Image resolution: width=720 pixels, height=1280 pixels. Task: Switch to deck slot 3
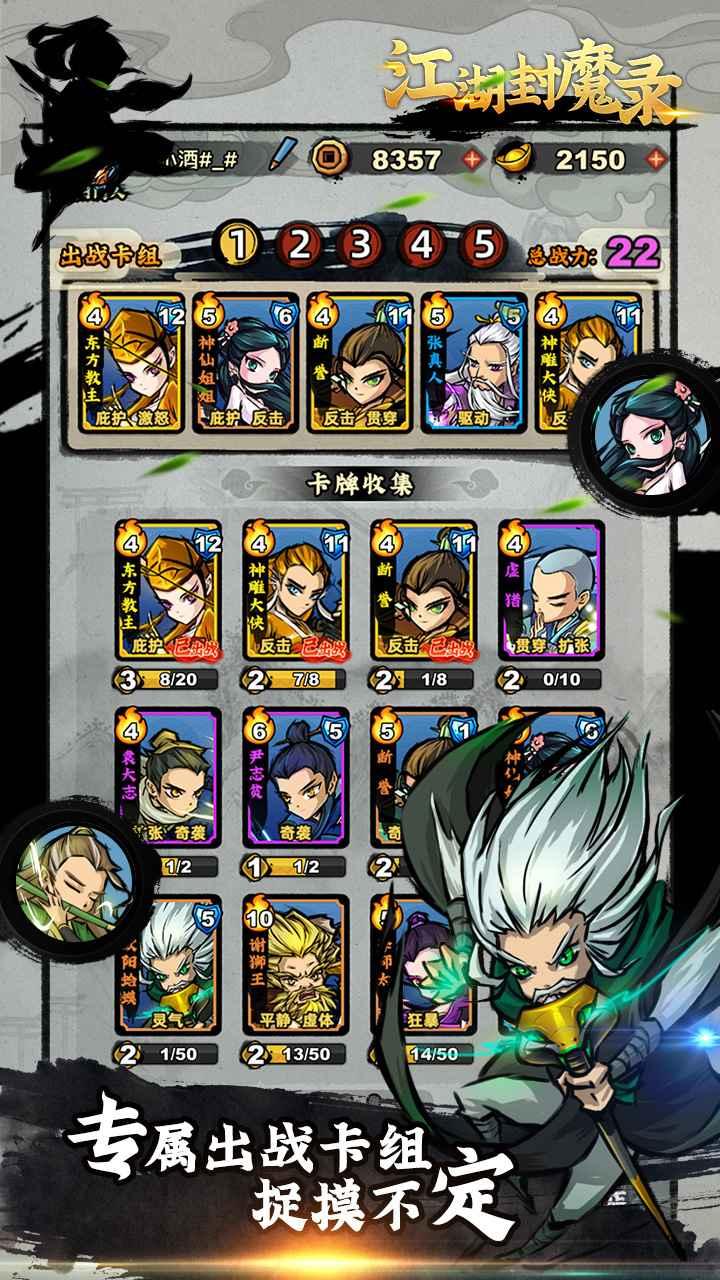coord(361,243)
